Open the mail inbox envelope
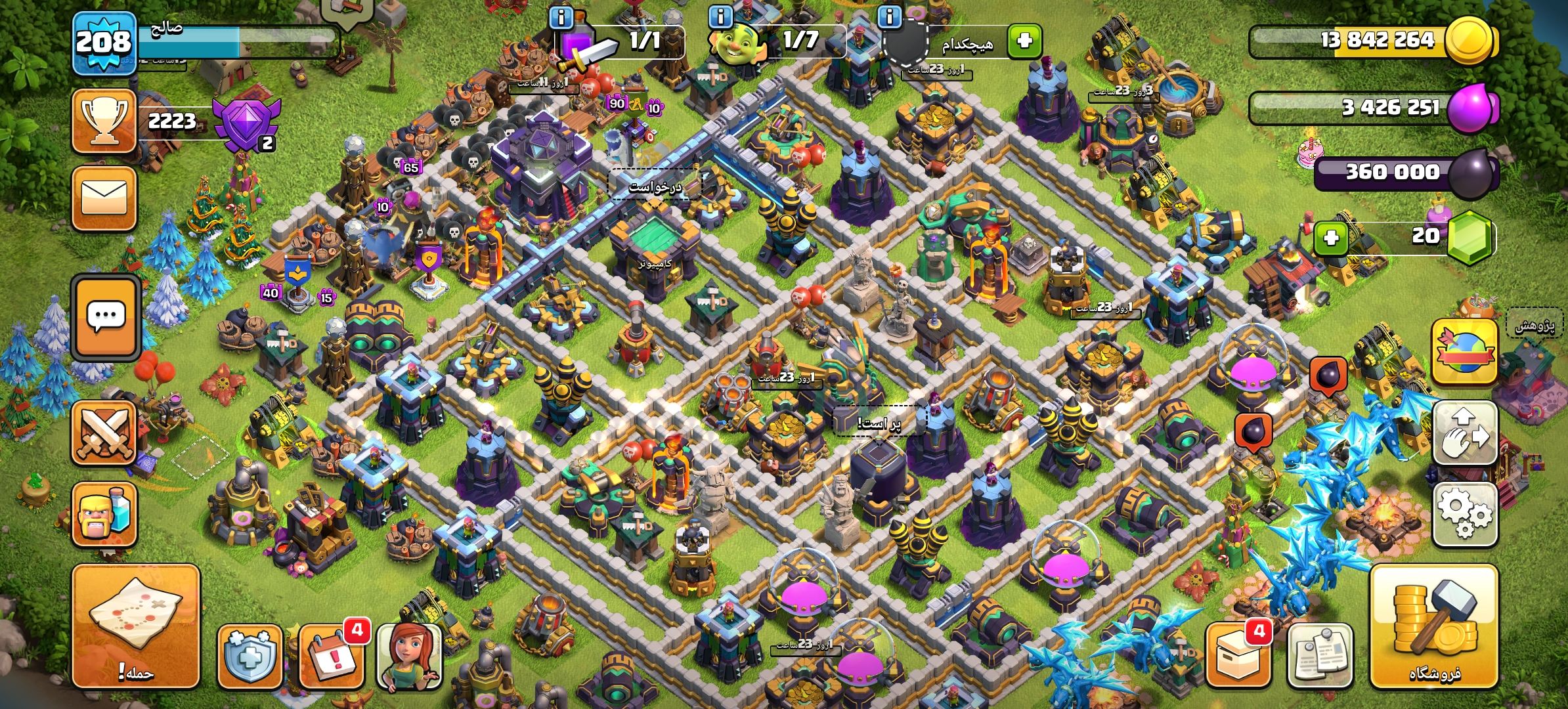The image size is (1568, 709). tap(104, 198)
